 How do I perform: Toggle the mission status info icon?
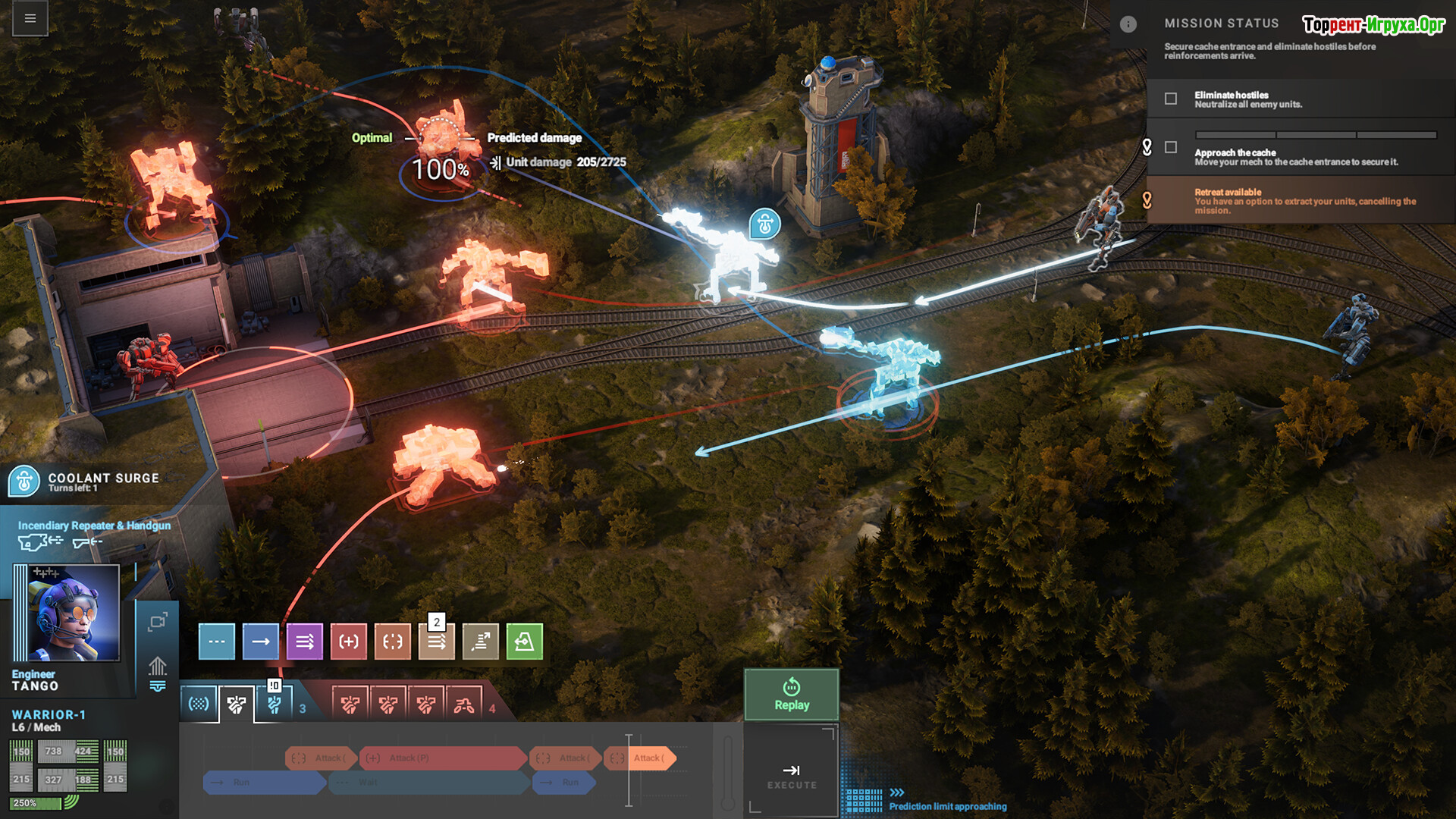click(x=1128, y=24)
